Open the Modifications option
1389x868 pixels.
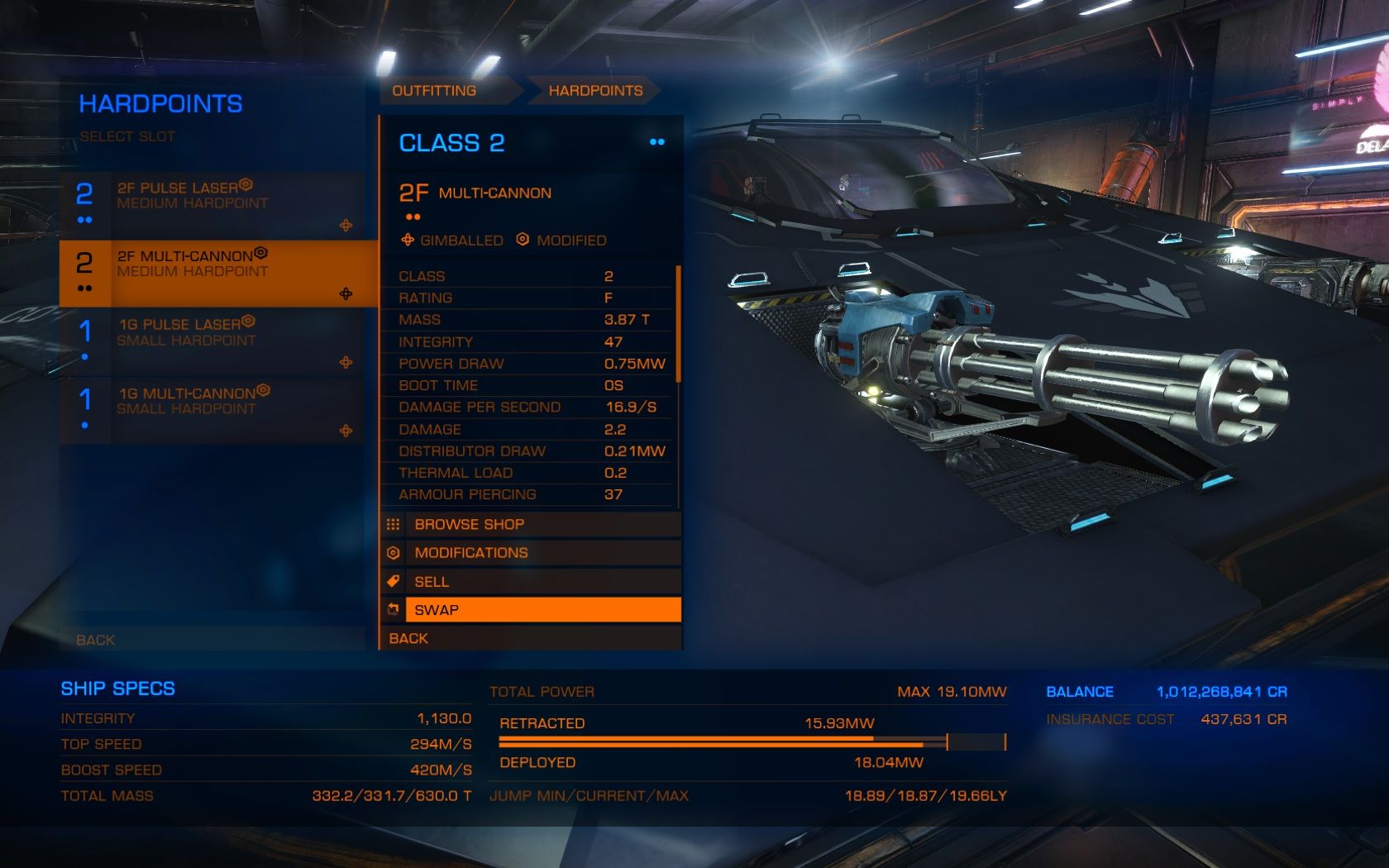click(531, 553)
